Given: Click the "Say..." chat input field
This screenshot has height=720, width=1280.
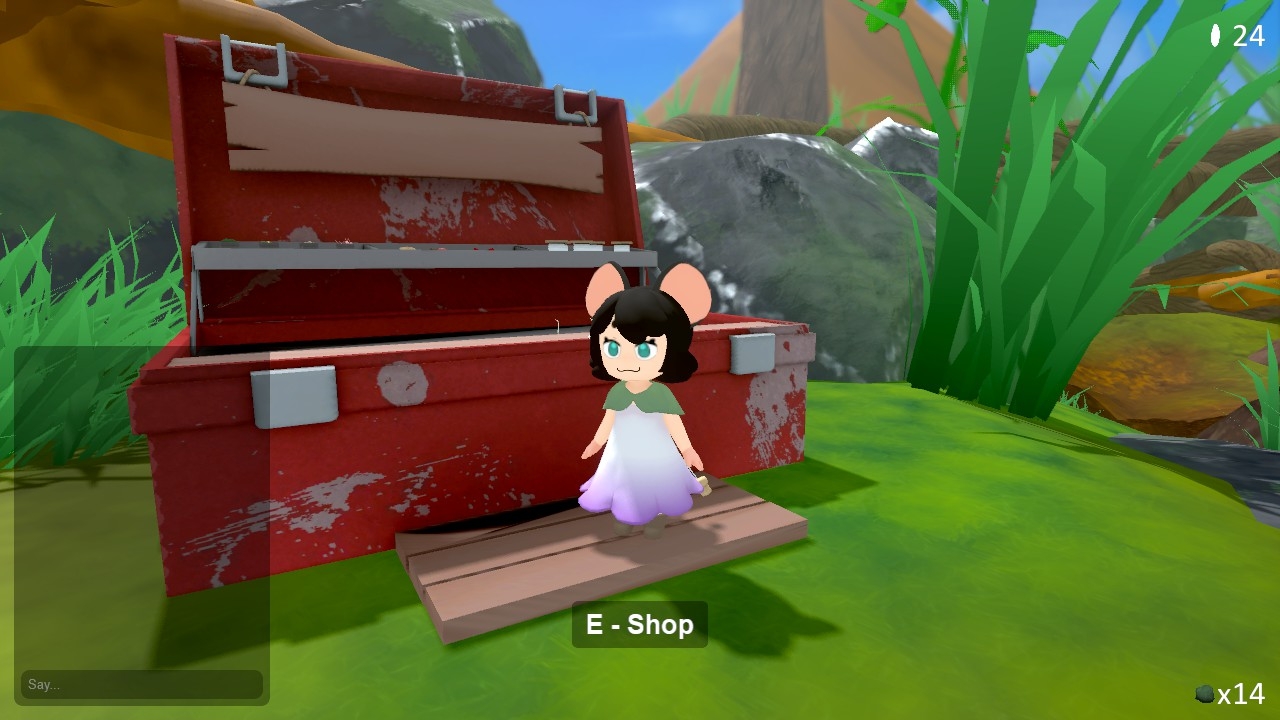Looking at the screenshot, I should click(141, 684).
